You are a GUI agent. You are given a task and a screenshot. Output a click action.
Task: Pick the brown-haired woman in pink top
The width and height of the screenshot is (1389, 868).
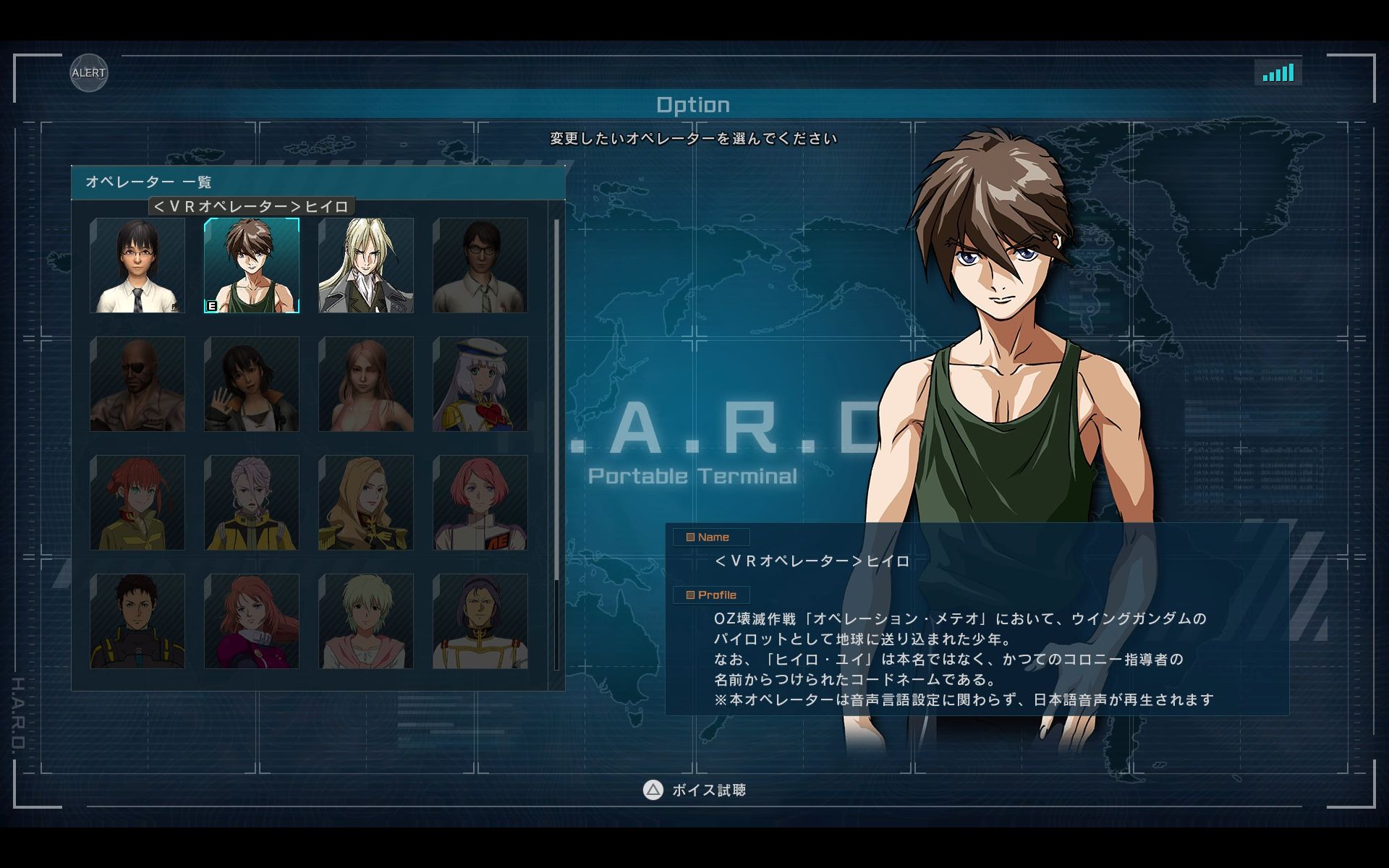366,384
